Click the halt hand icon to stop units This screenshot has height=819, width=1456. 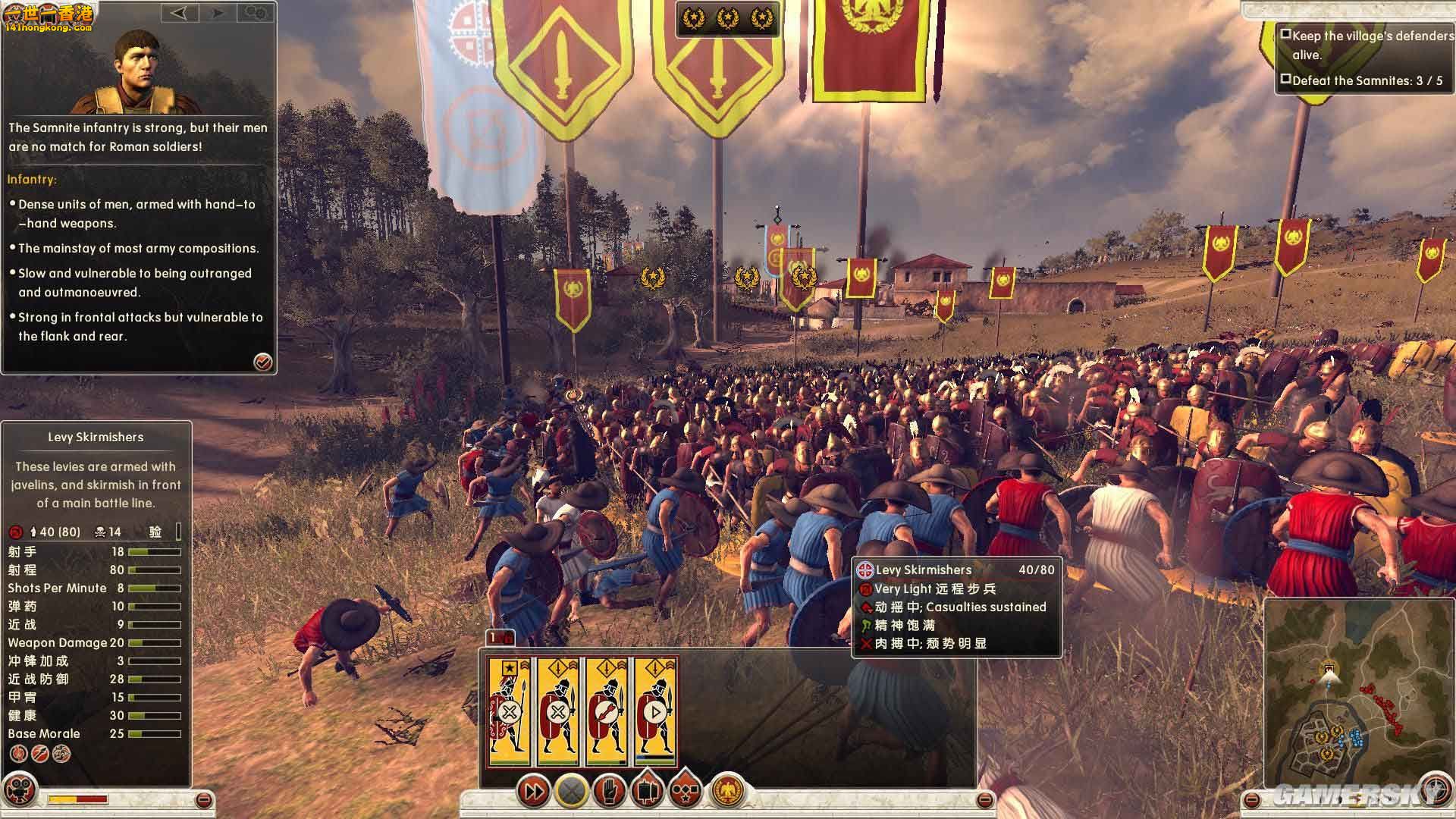pyautogui.click(x=610, y=790)
